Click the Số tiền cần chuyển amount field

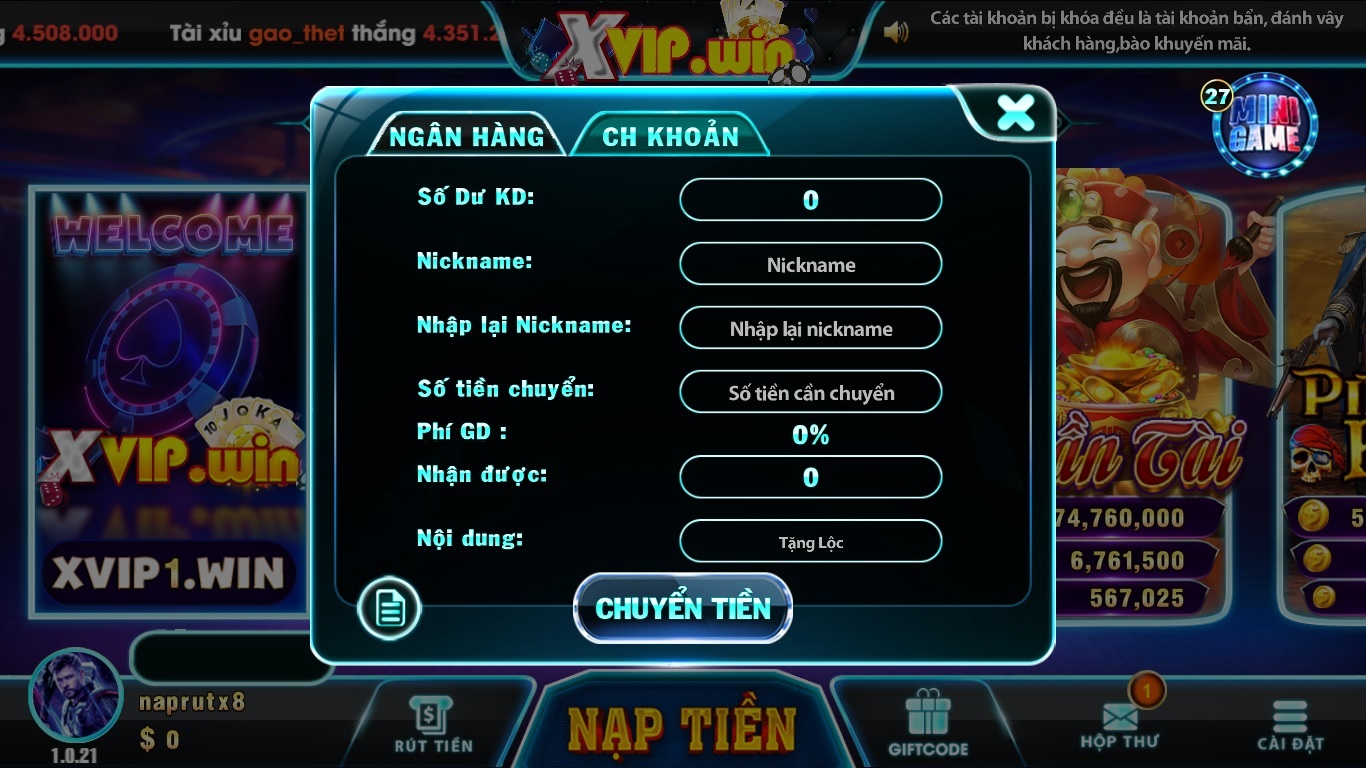pyautogui.click(x=810, y=392)
